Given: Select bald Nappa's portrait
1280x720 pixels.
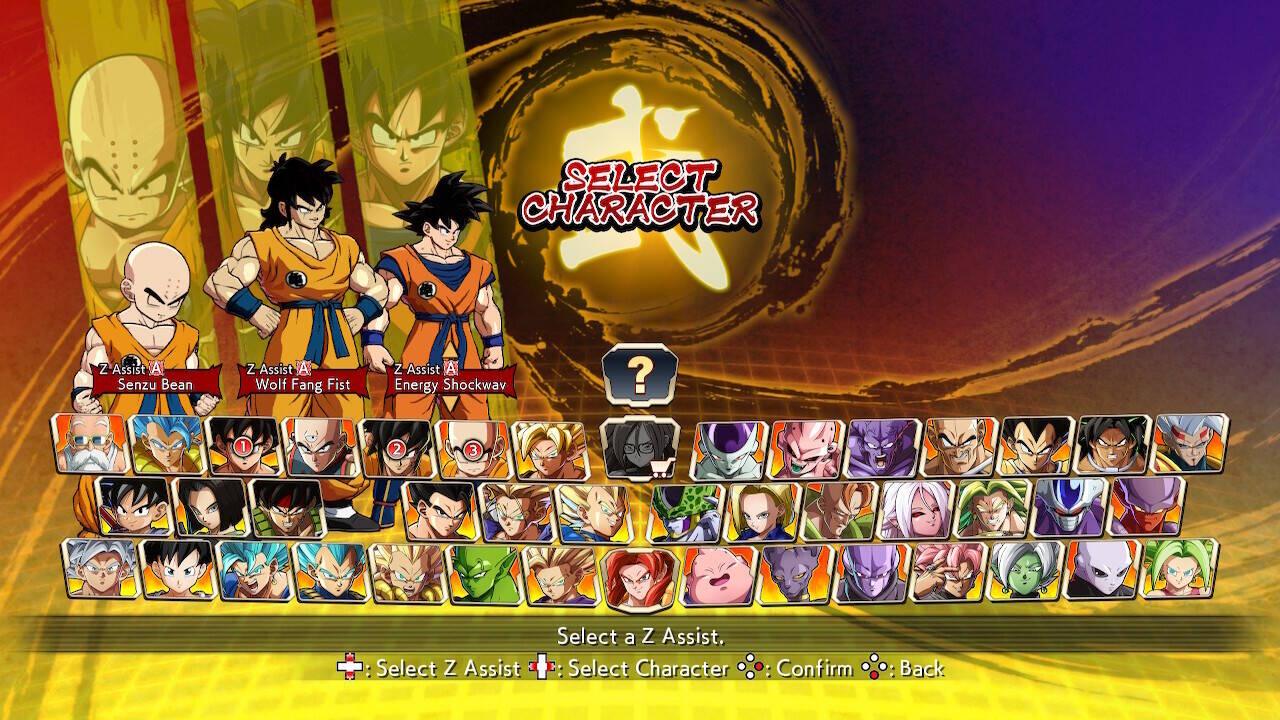Looking at the screenshot, I should [x=960, y=447].
